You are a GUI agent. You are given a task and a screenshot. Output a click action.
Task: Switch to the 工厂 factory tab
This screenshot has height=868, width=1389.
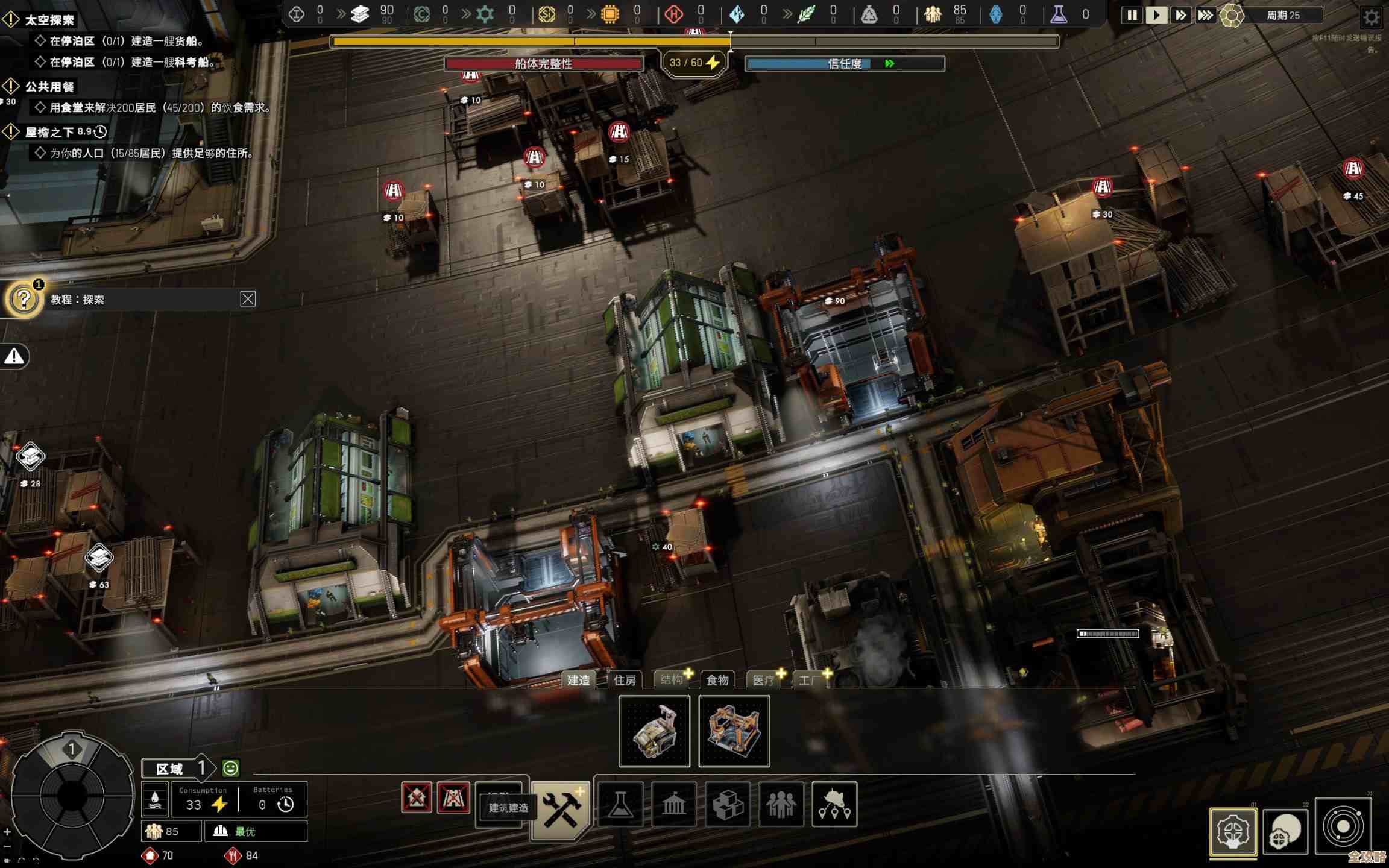point(810,680)
